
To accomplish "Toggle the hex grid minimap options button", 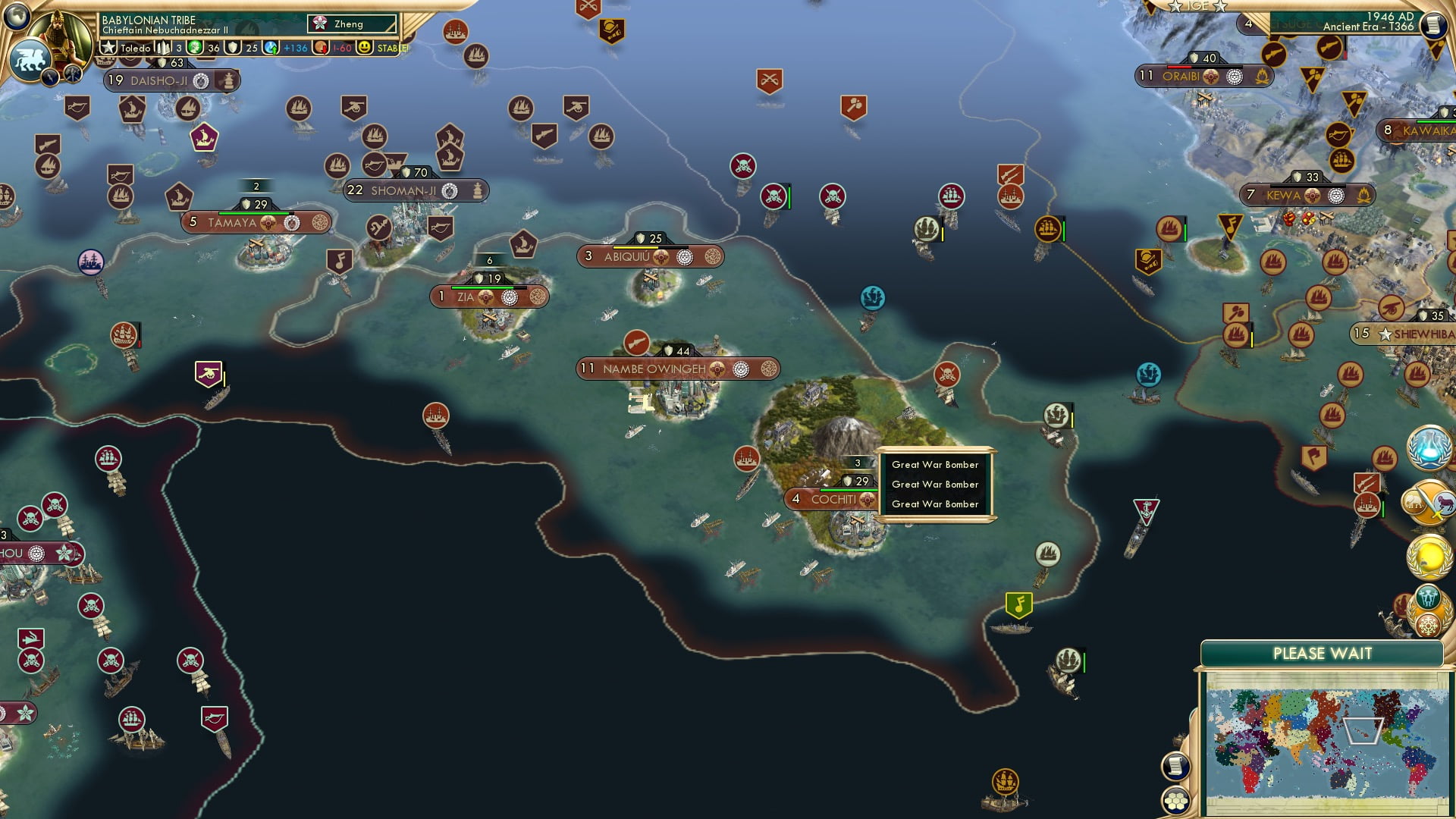I will click(1175, 800).
